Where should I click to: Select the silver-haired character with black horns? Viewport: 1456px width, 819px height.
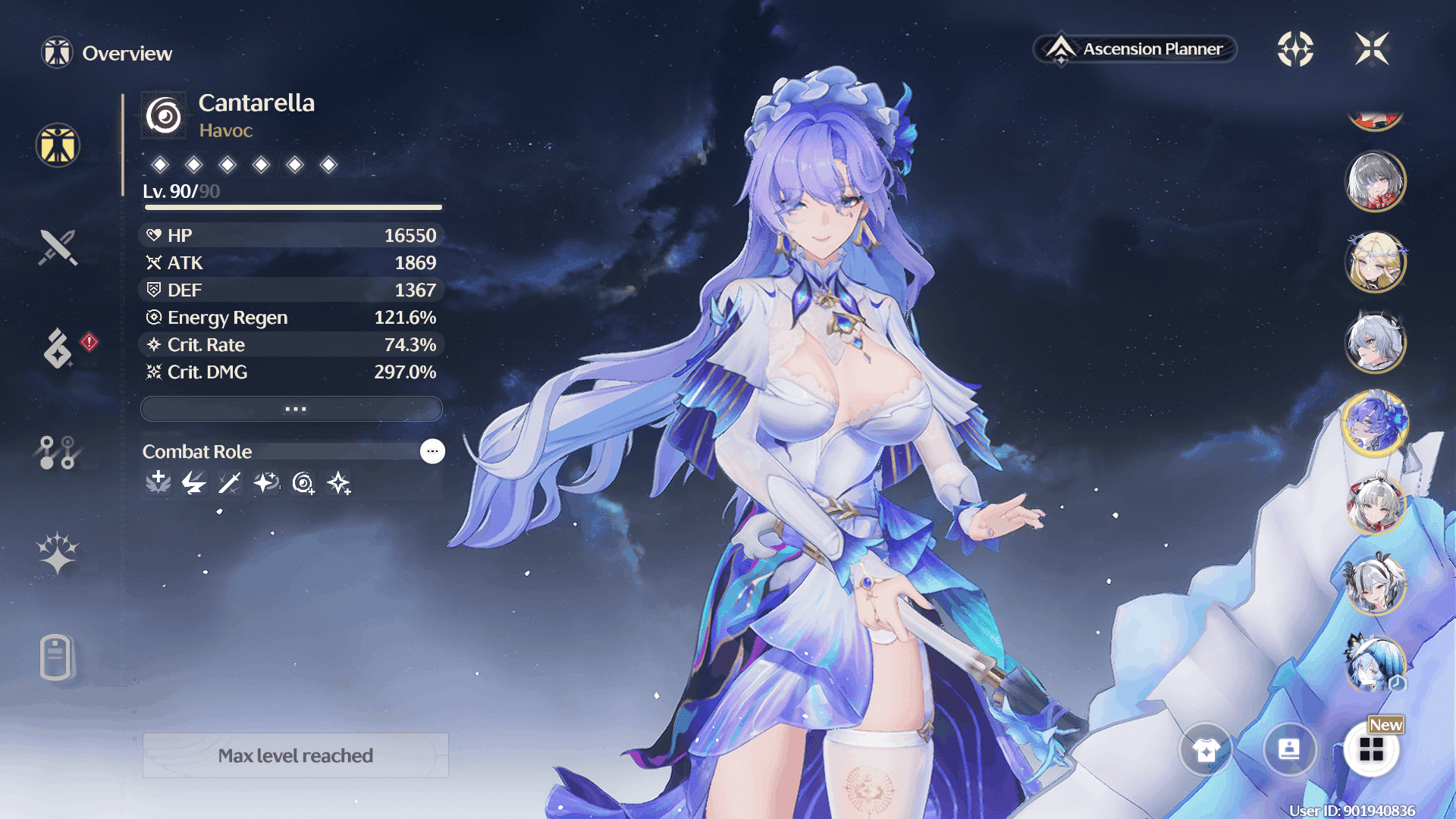point(1376,343)
